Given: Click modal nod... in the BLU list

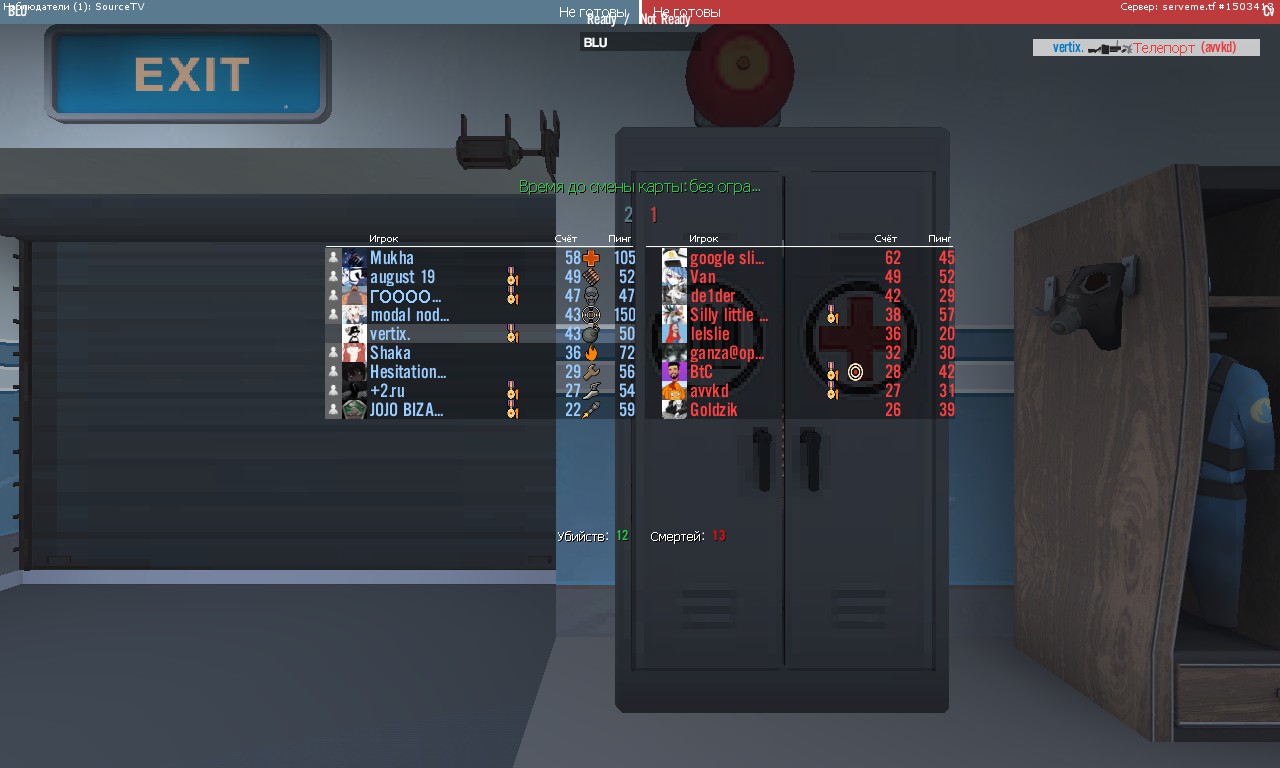Looking at the screenshot, I should pyautogui.click(x=409, y=315).
